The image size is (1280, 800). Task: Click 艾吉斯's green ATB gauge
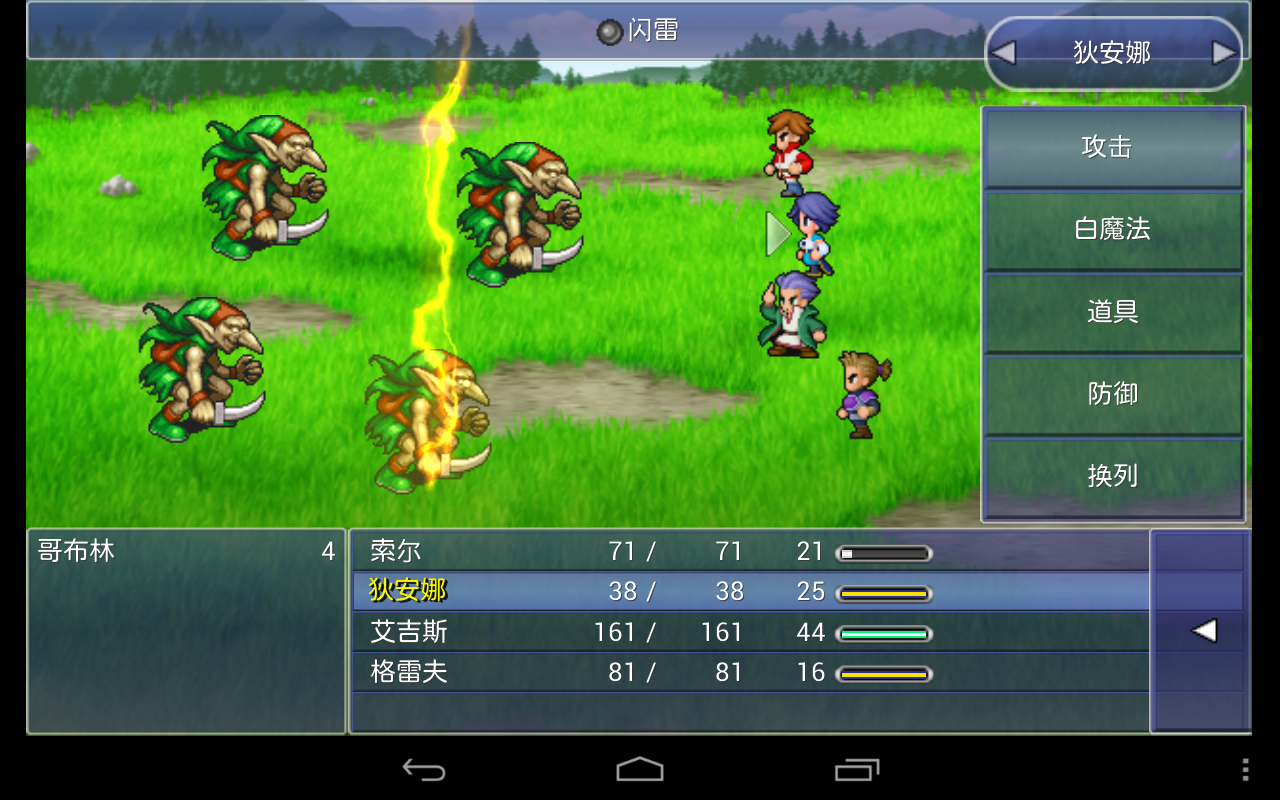(x=884, y=633)
